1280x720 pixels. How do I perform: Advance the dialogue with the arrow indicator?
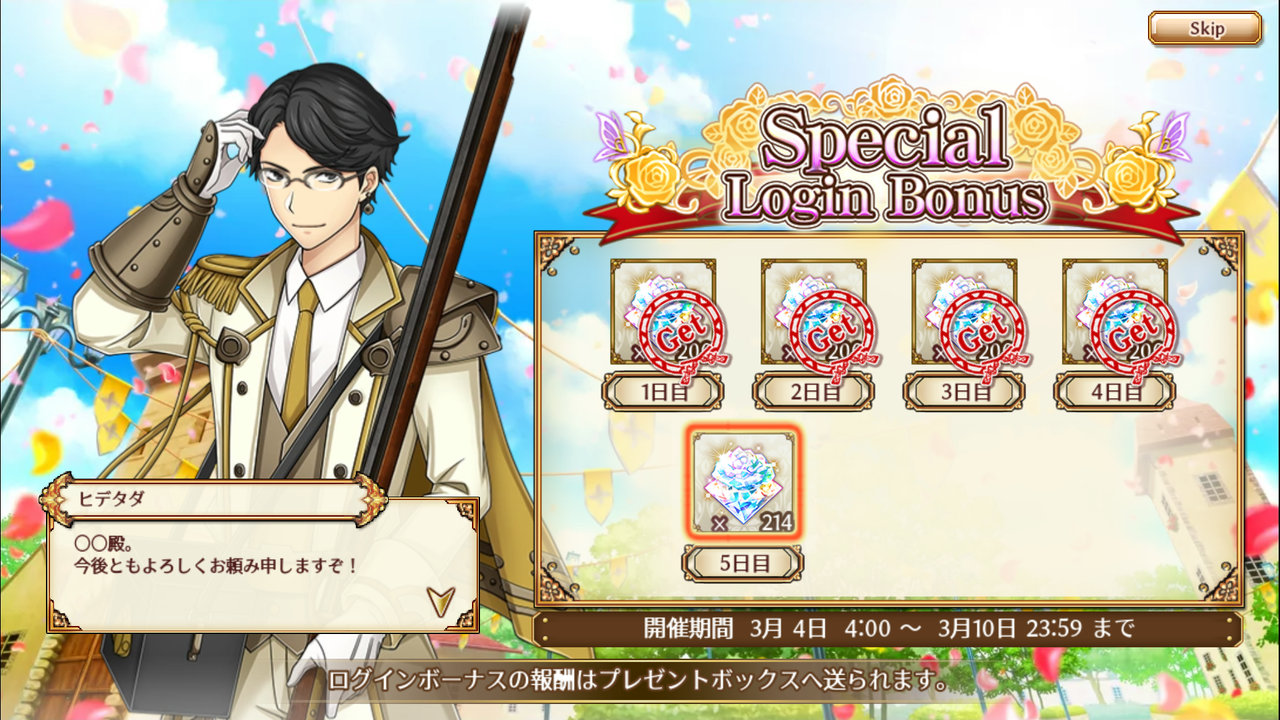pyautogui.click(x=440, y=600)
